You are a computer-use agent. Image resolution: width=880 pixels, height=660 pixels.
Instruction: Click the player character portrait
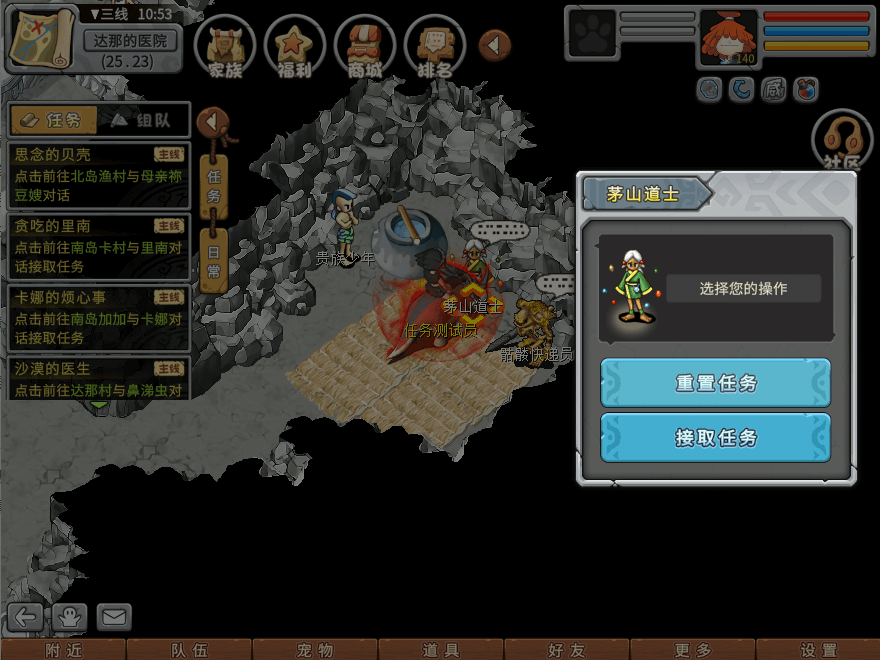pyautogui.click(x=729, y=38)
